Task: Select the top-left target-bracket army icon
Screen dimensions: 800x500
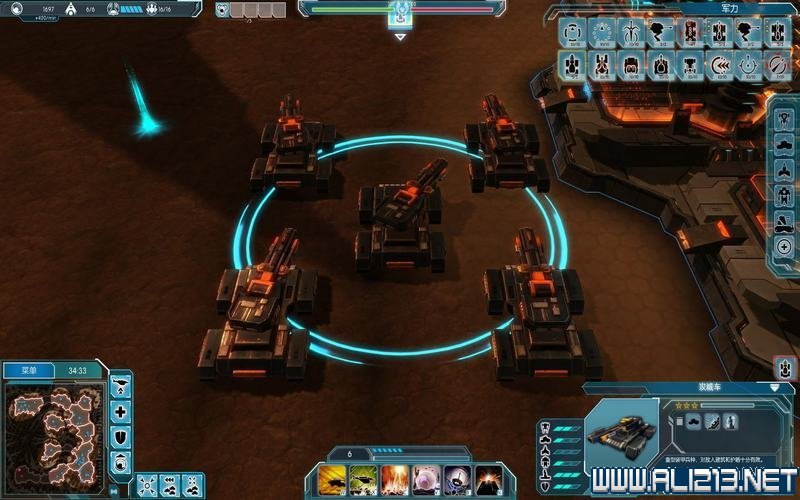Action: [x=572, y=31]
